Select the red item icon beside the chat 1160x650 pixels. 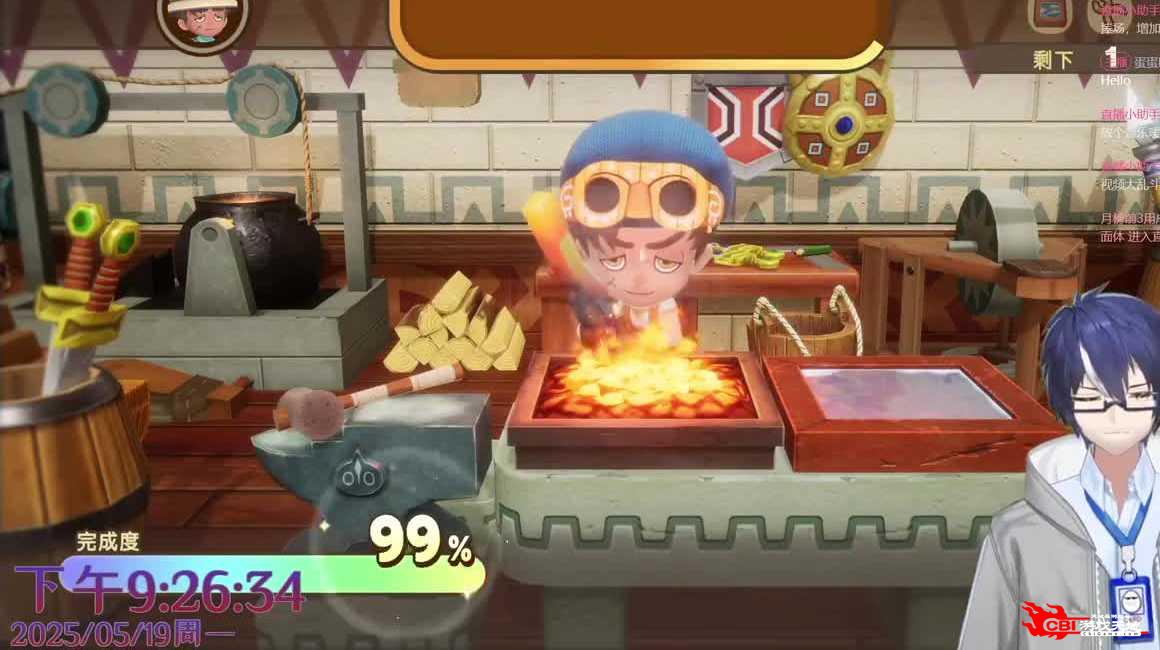point(1051,14)
